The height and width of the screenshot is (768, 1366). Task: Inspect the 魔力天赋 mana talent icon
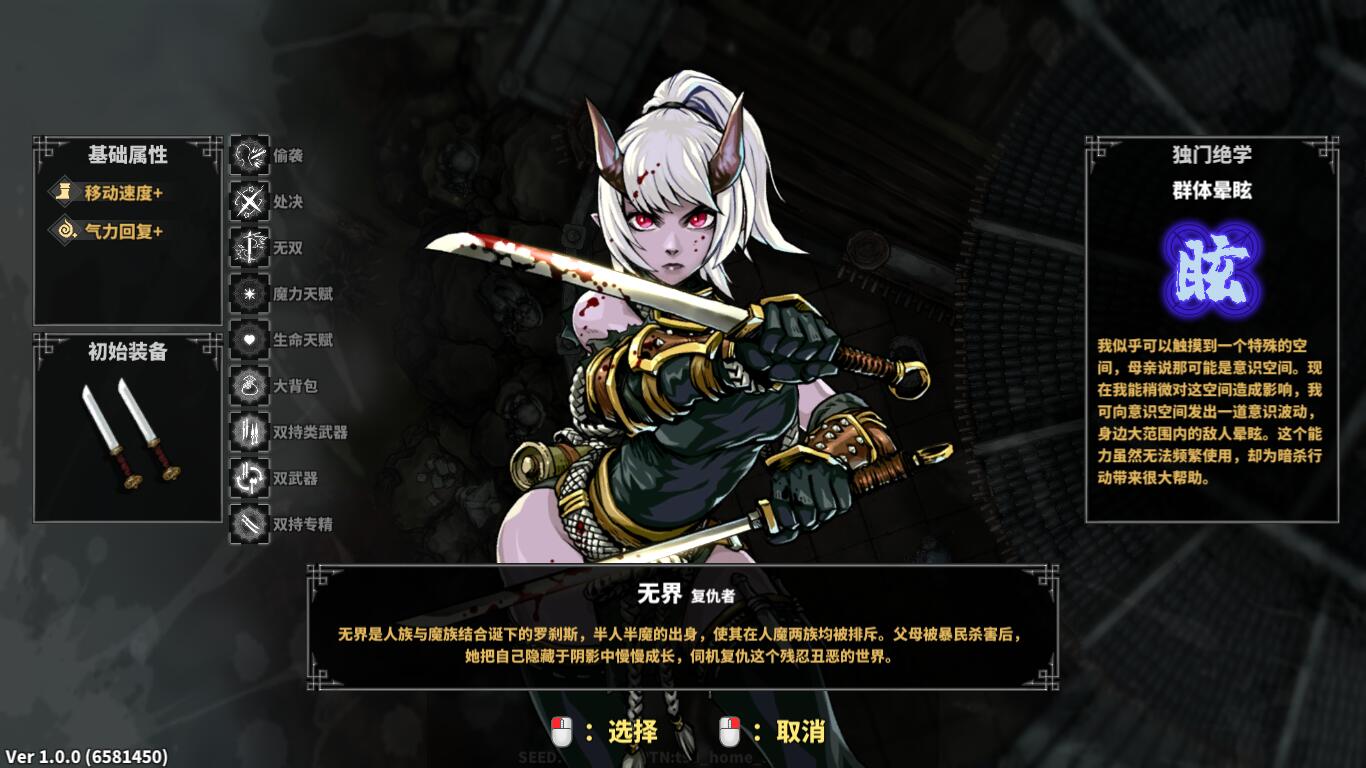249,294
